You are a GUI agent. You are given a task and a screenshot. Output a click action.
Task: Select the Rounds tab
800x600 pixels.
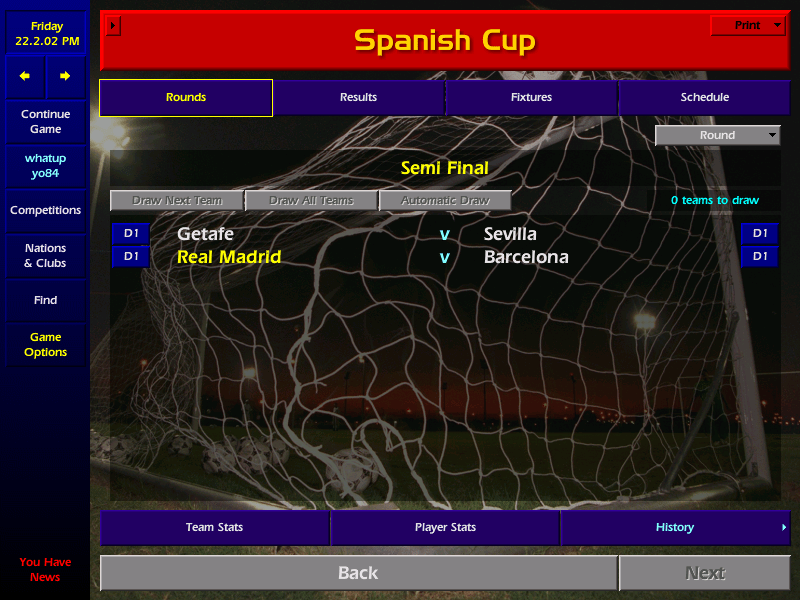coord(186,97)
